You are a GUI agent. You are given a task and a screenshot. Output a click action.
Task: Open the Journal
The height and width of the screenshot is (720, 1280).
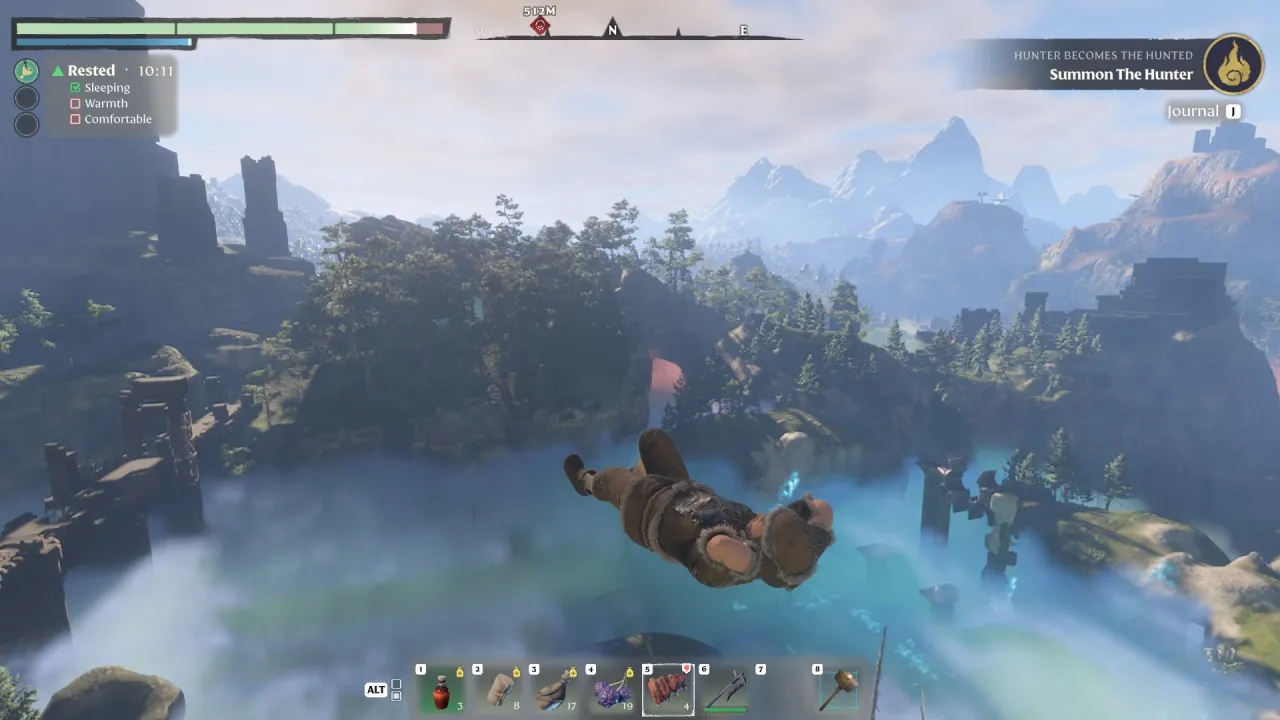(x=1193, y=112)
